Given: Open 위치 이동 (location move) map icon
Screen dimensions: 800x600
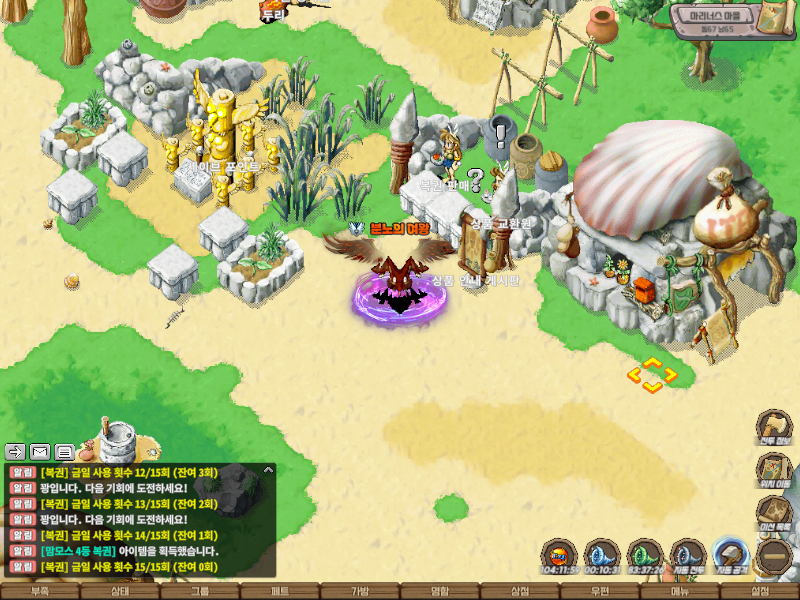Looking at the screenshot, I should pyautogui.click(x=774, y=469).
